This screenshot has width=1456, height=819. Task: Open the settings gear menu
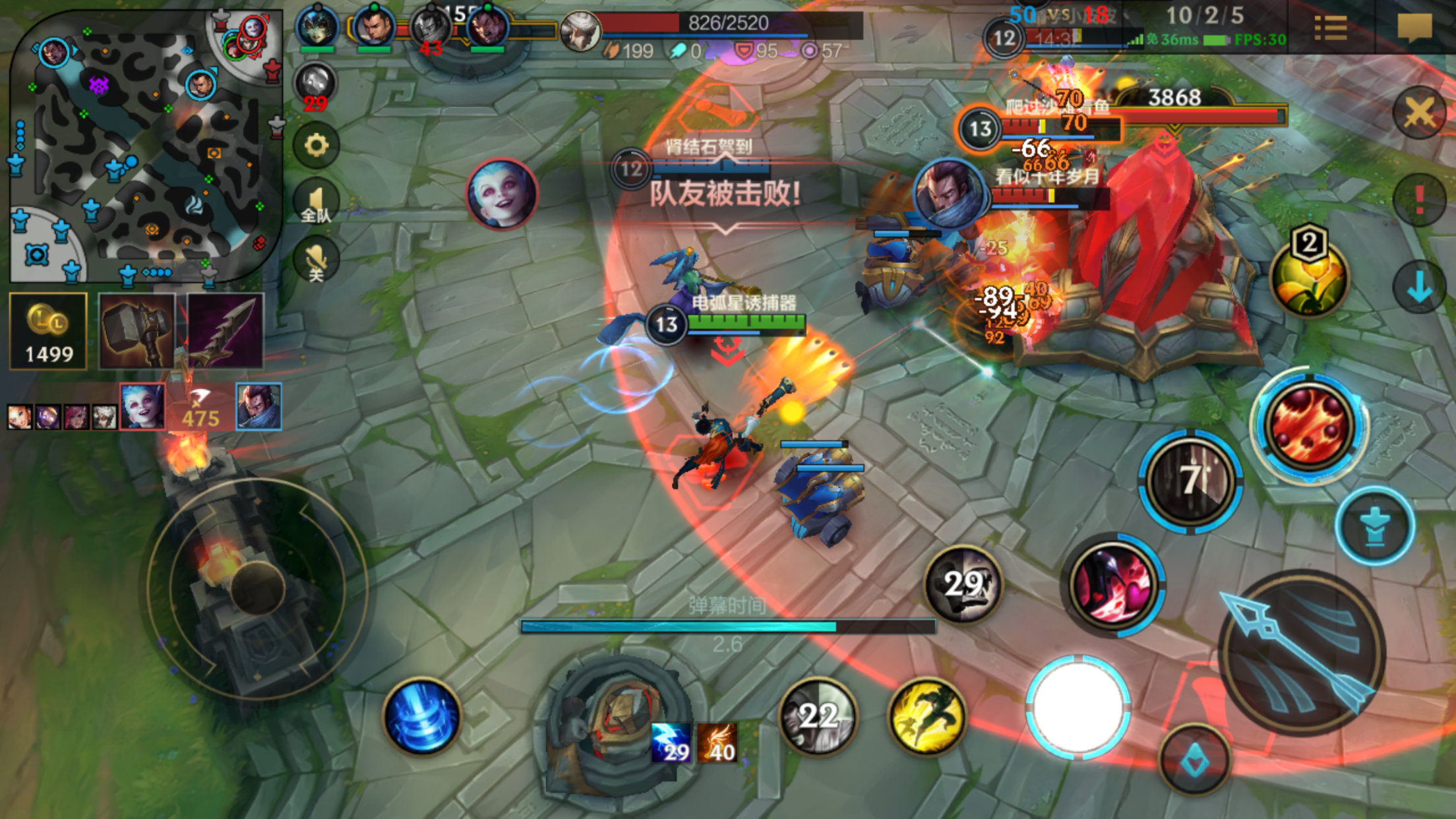[316, 144]
